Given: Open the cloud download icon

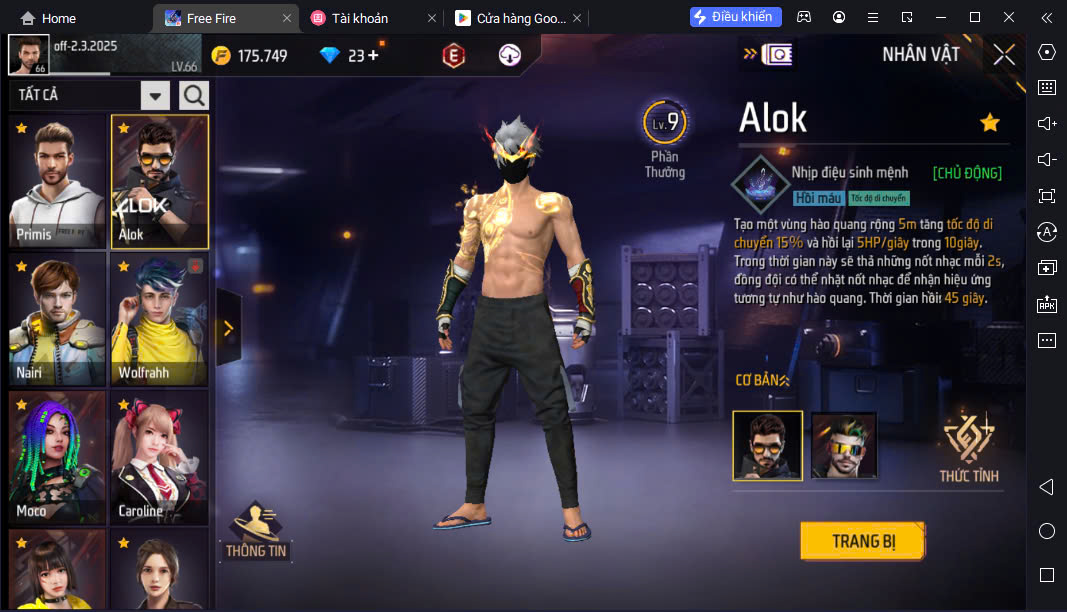Looking at the screenshot, I should pos(510,56).
